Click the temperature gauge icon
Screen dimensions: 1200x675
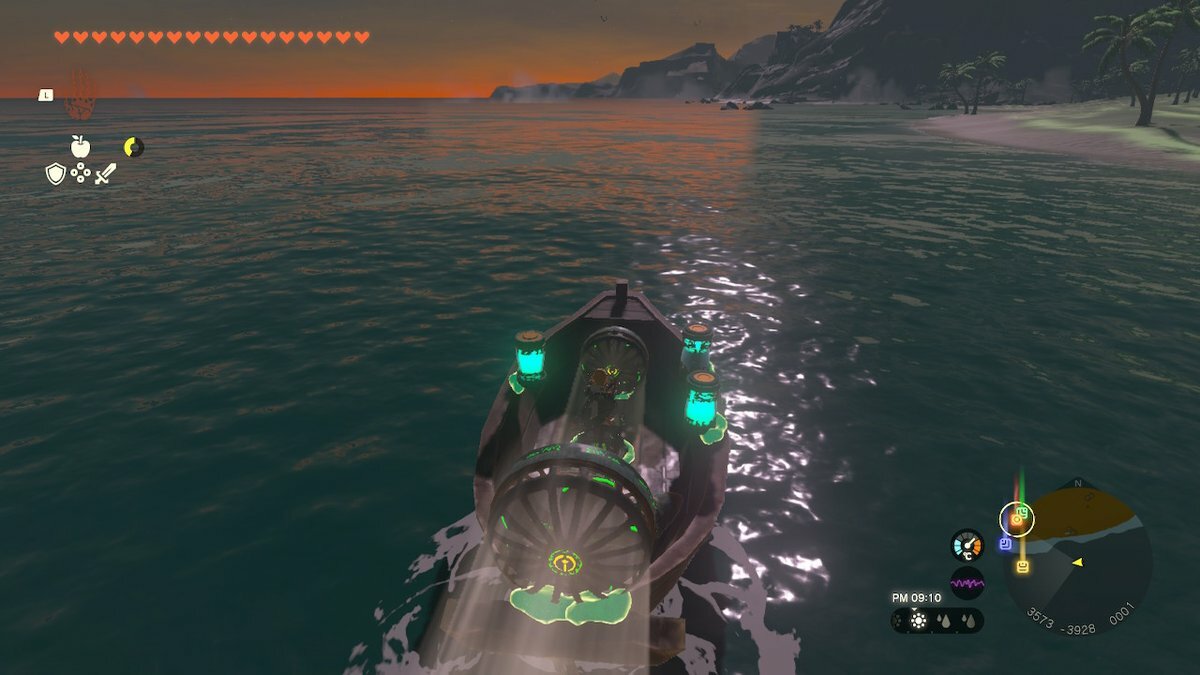(967, 545)
